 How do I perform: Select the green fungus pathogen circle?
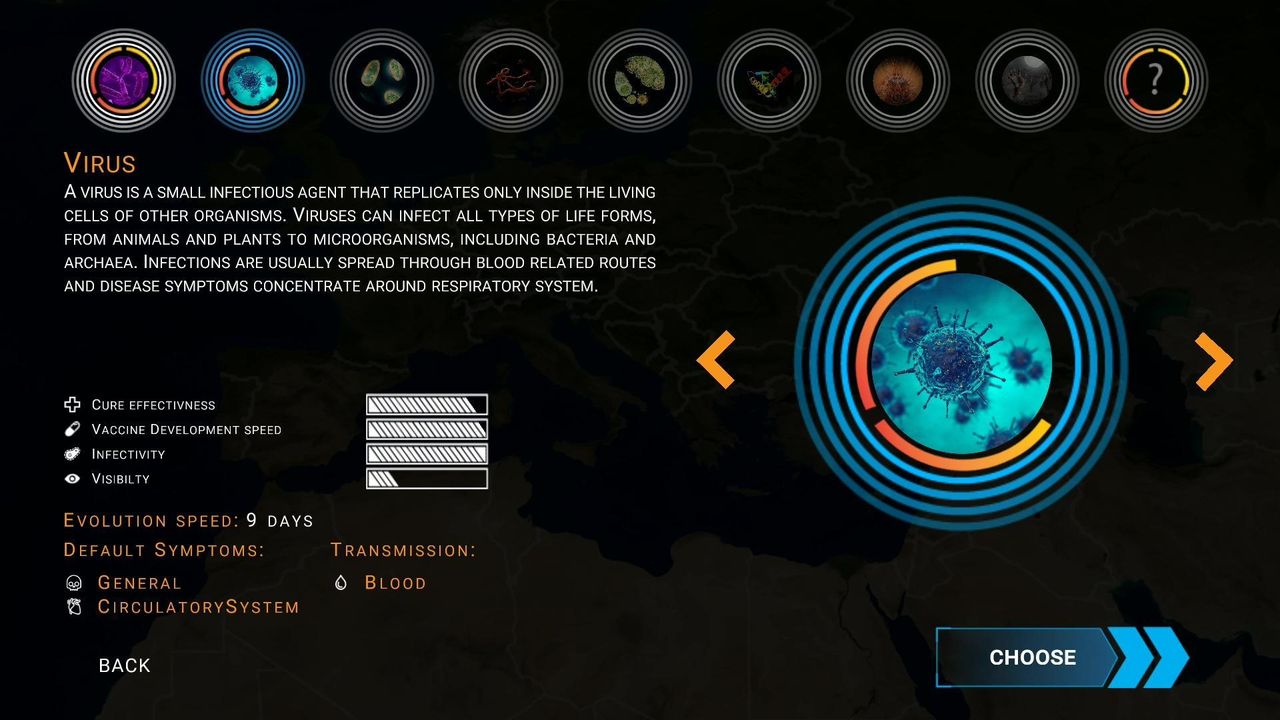pos(638,80)
